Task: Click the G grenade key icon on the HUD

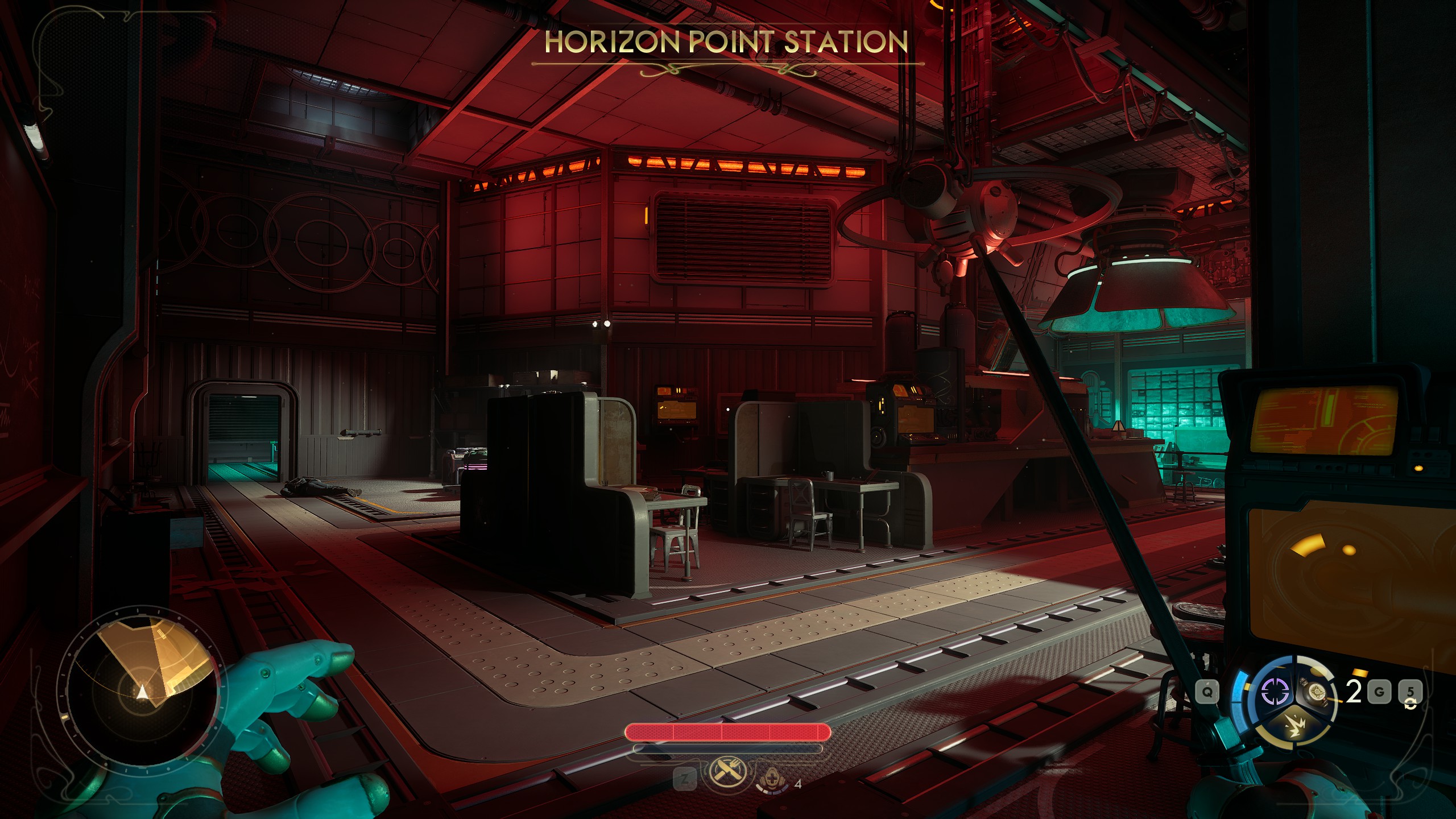Action: 1379,691
